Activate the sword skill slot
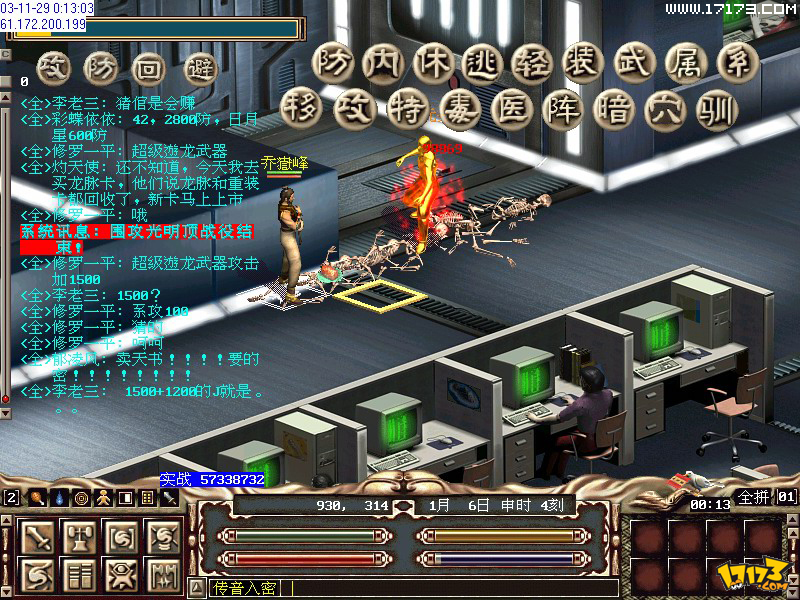Image resolution: width=800 pixels, height=600 pixels. point(39,539)
